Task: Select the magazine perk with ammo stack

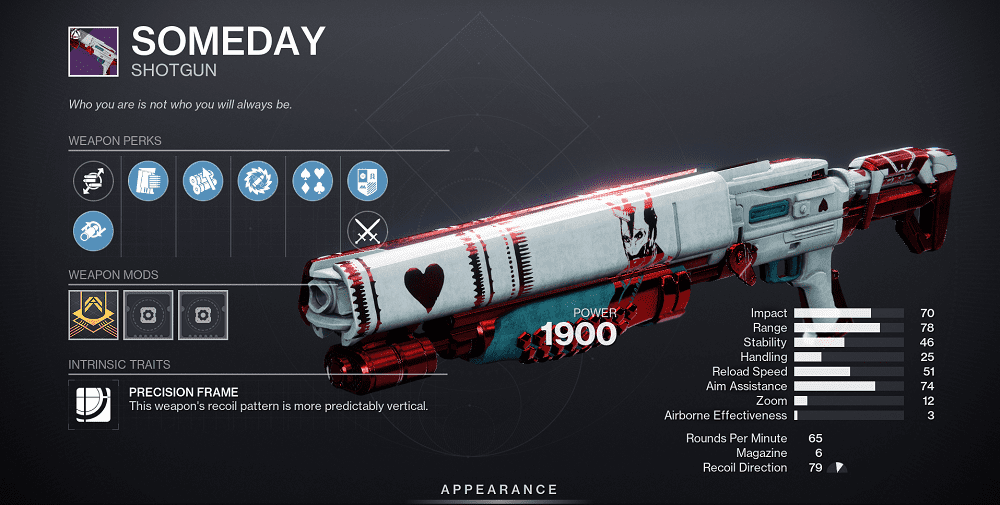Action: point(149,181)
